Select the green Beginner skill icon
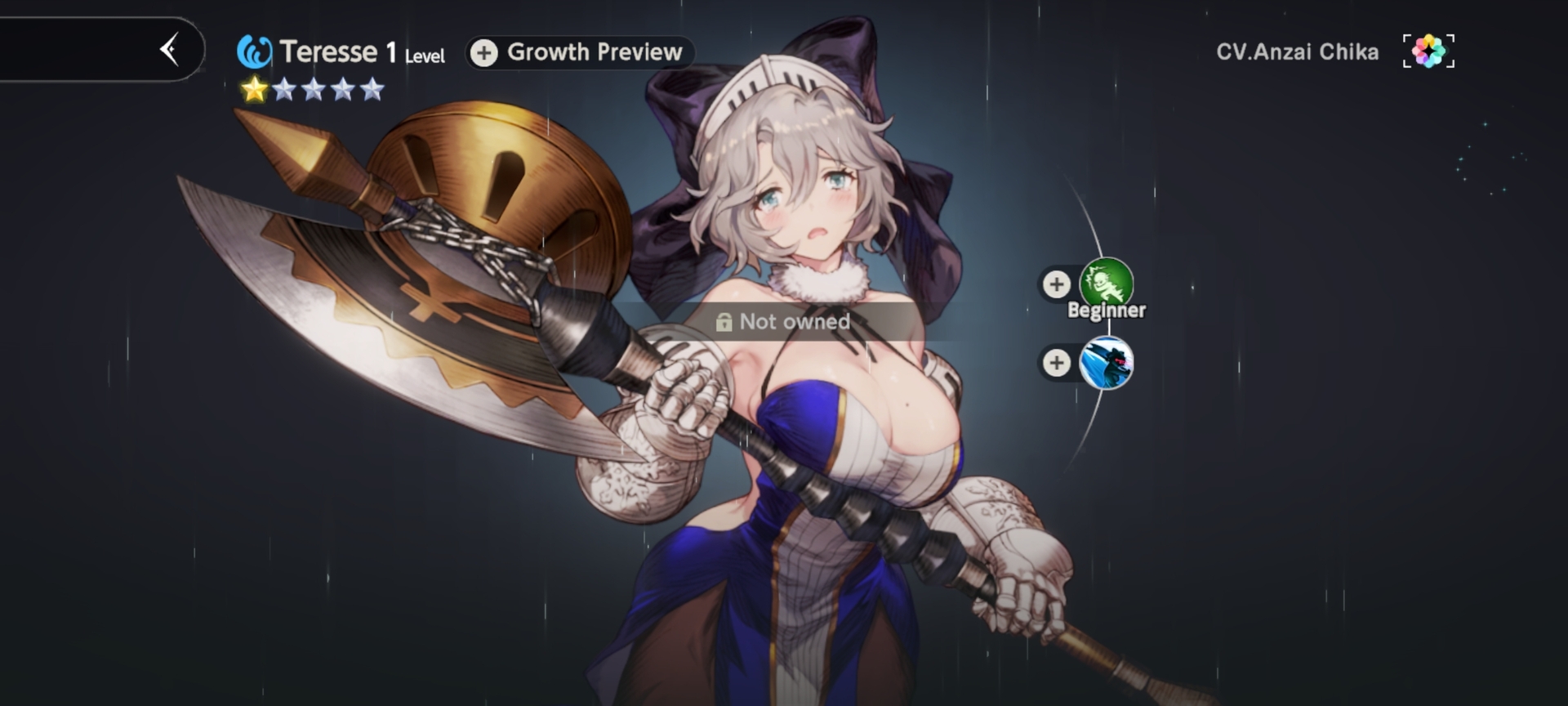This screenshot has height=706, width=1568. click(x=1107, y=284)
